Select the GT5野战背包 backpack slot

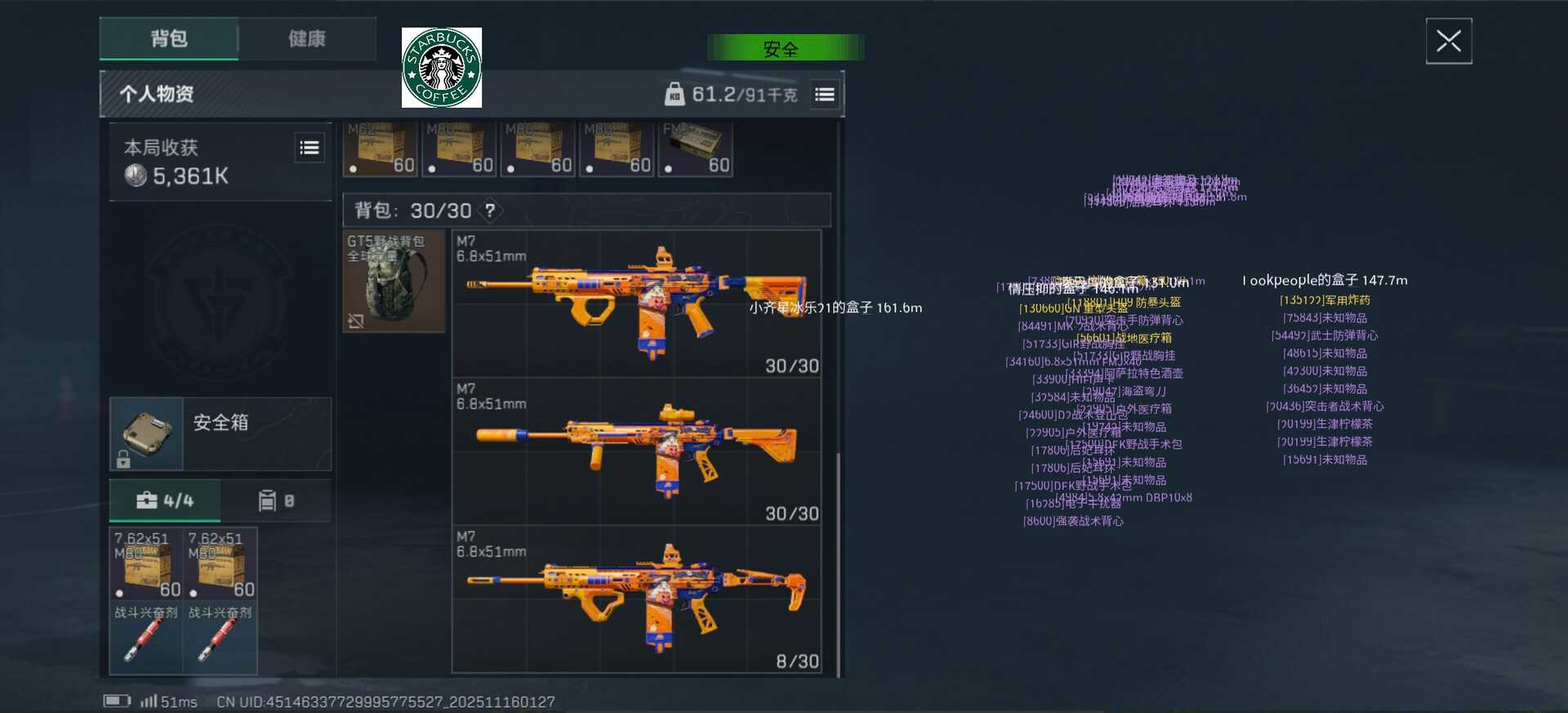394,281
